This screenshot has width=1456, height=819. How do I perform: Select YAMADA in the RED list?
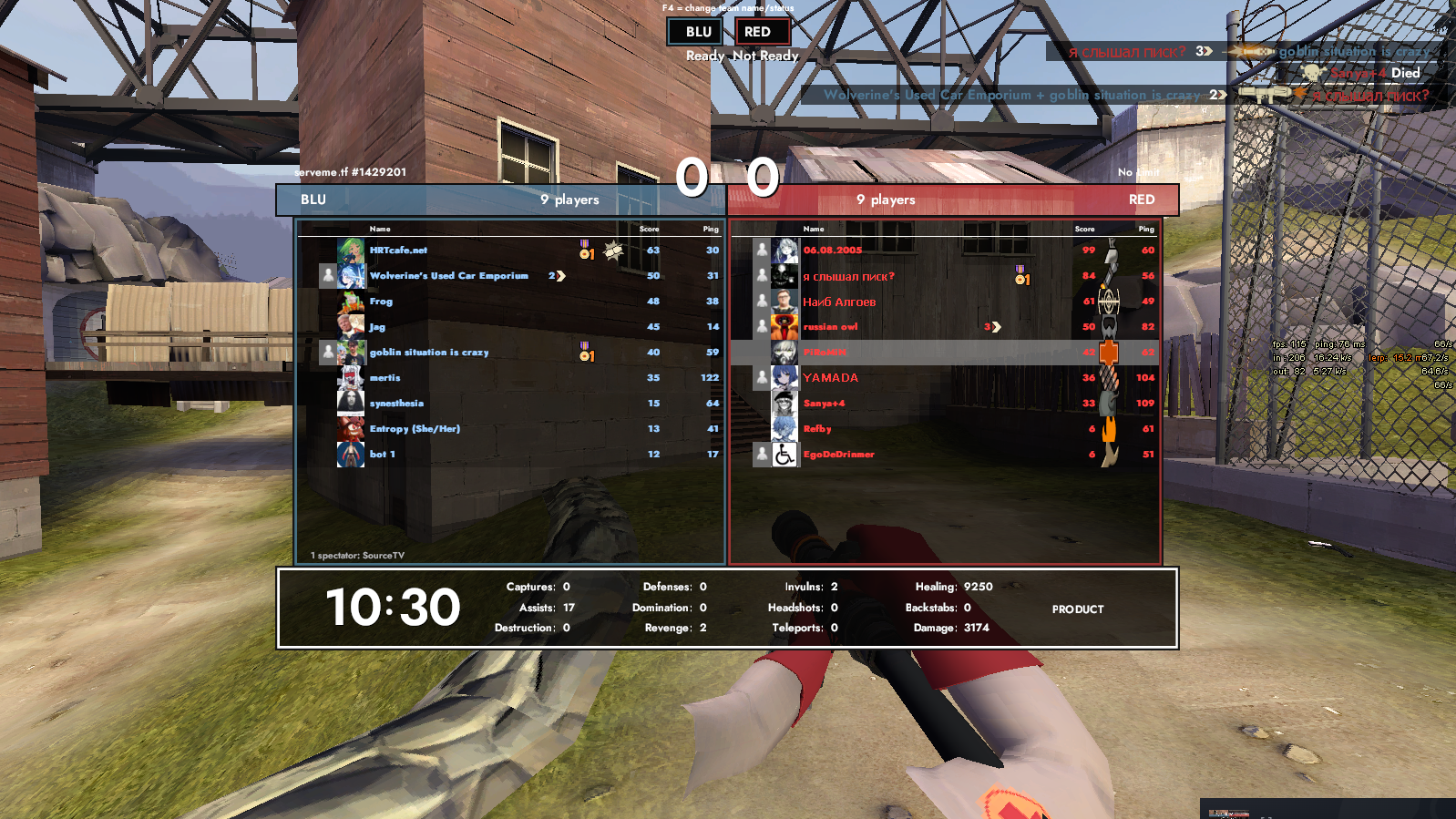pos(830,378)
